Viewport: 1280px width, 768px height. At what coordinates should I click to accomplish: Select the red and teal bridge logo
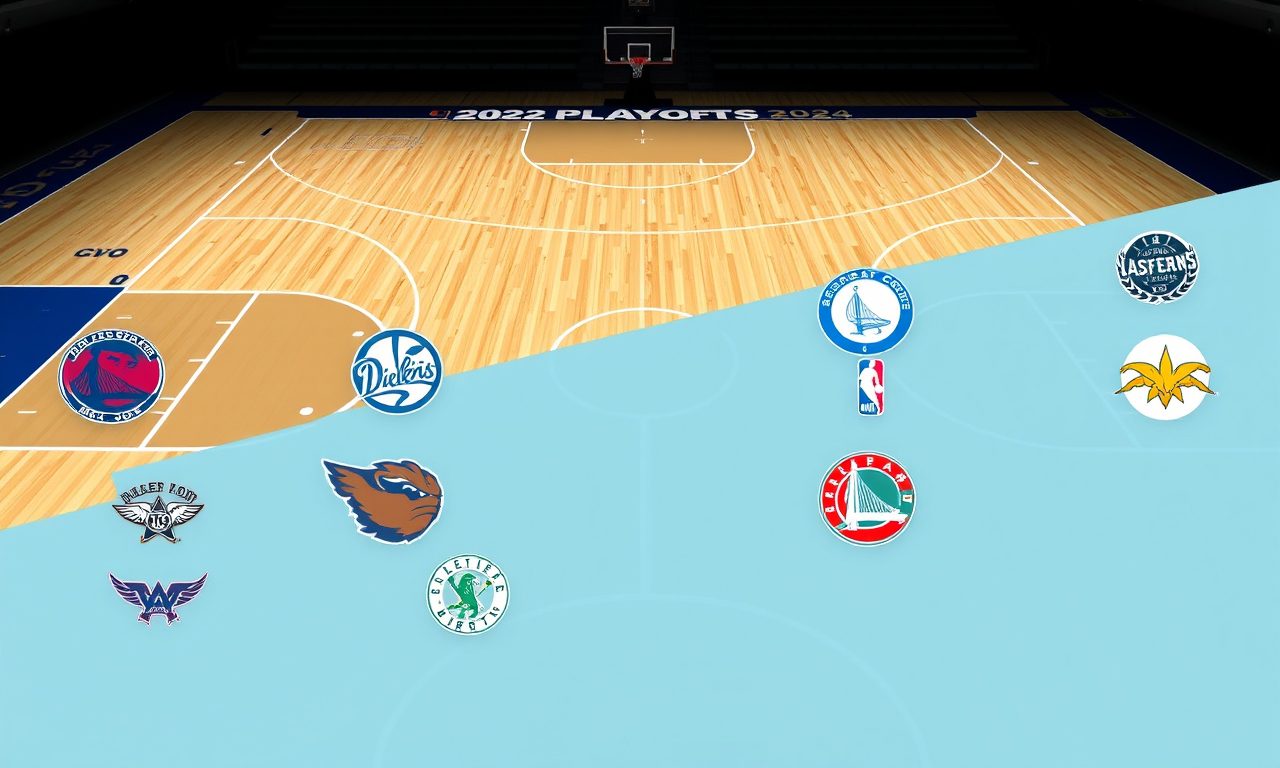[x=867, y=498]
